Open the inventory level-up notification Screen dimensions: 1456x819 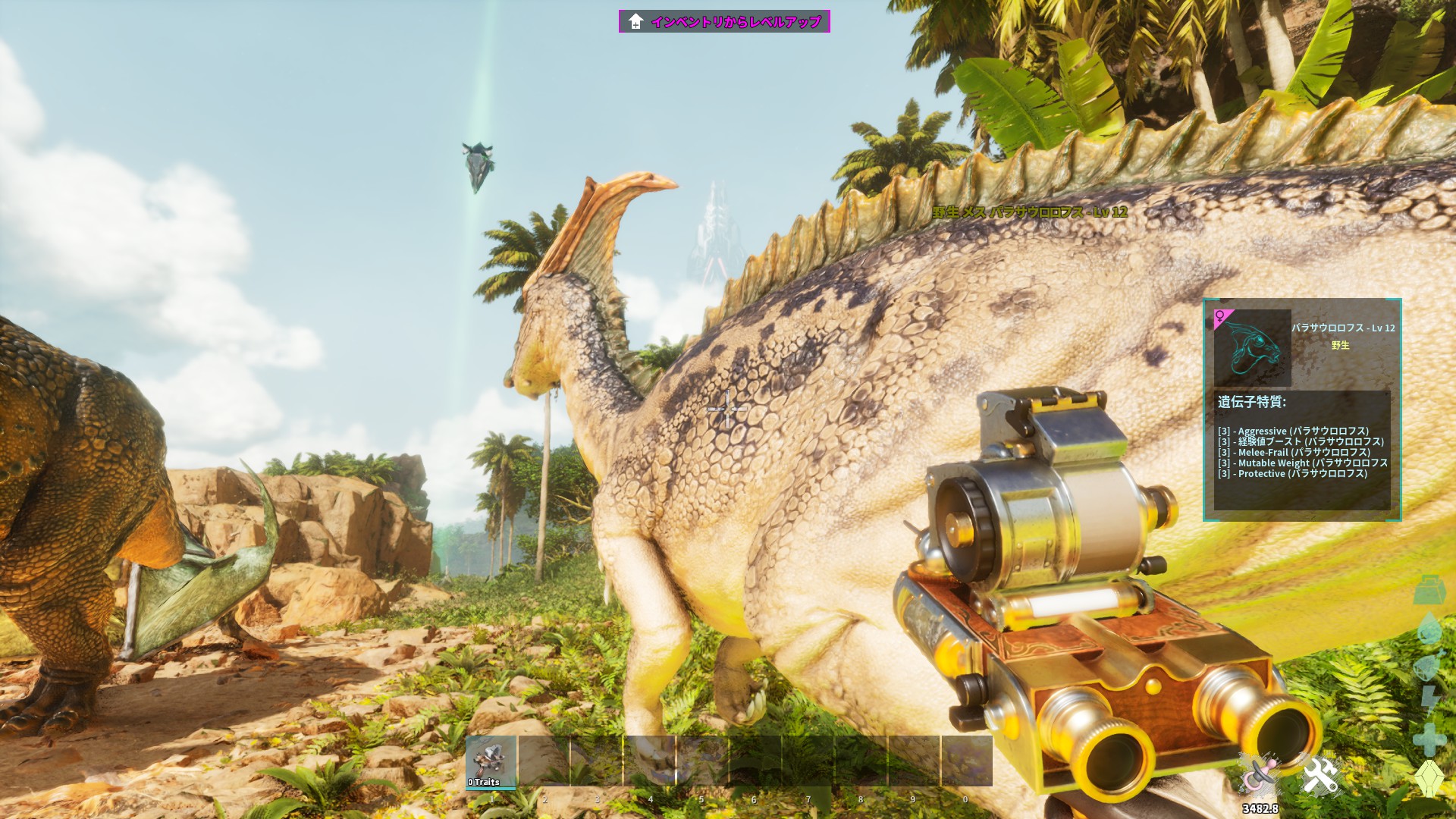tap(724, 21)
